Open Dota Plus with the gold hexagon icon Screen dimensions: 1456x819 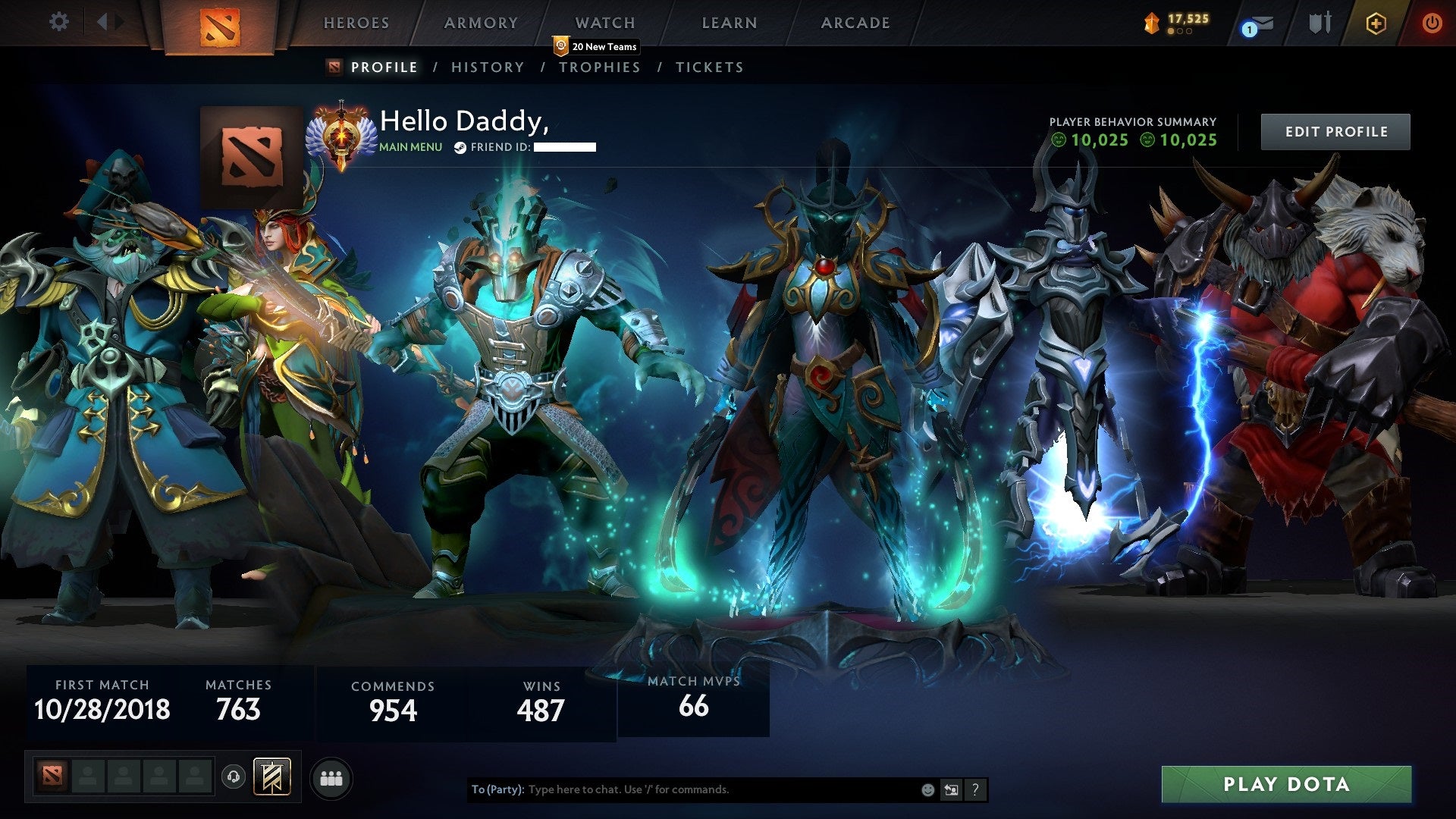pos(1376,23)
